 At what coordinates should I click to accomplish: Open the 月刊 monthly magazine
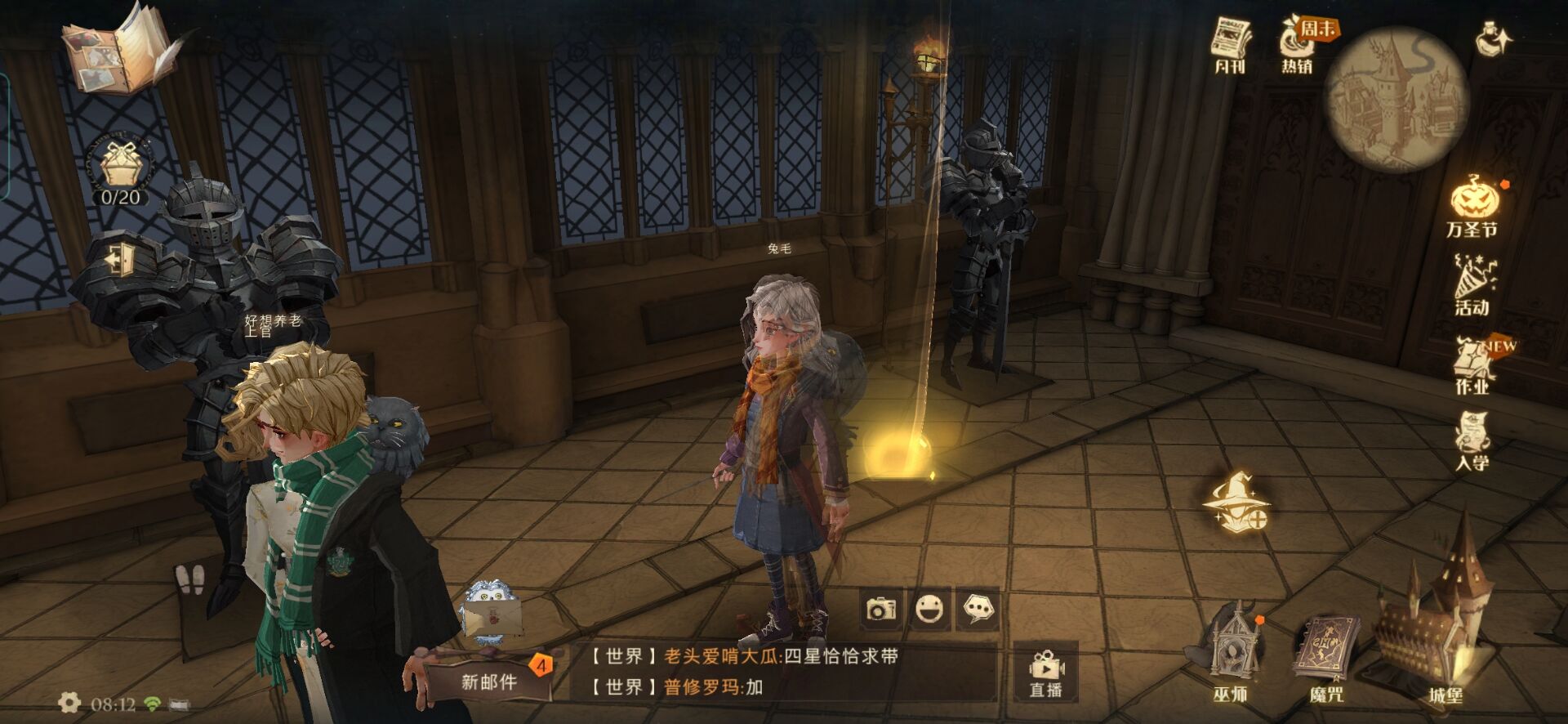1230,45
